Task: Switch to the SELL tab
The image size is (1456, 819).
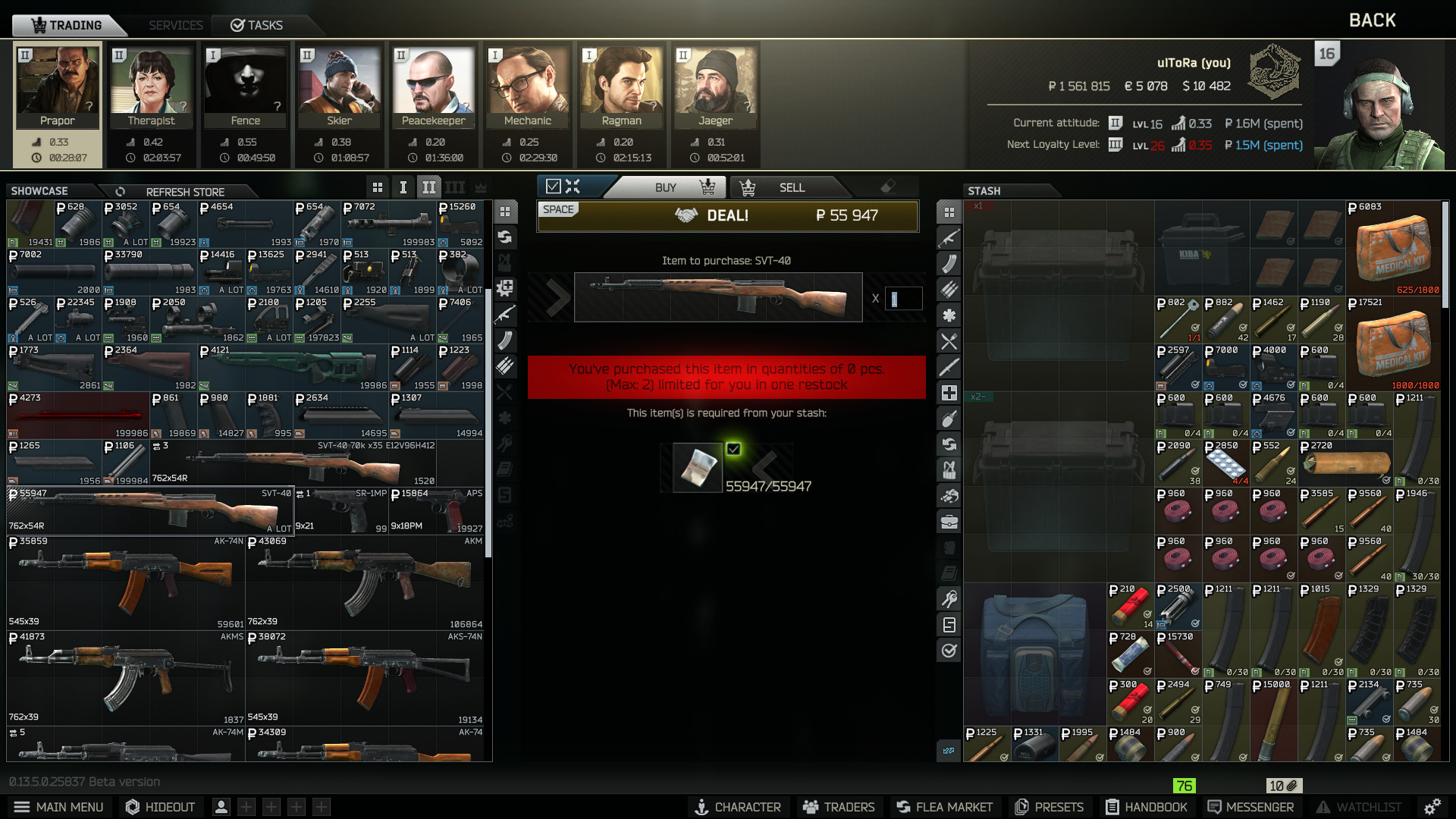Action: [791, 187]
